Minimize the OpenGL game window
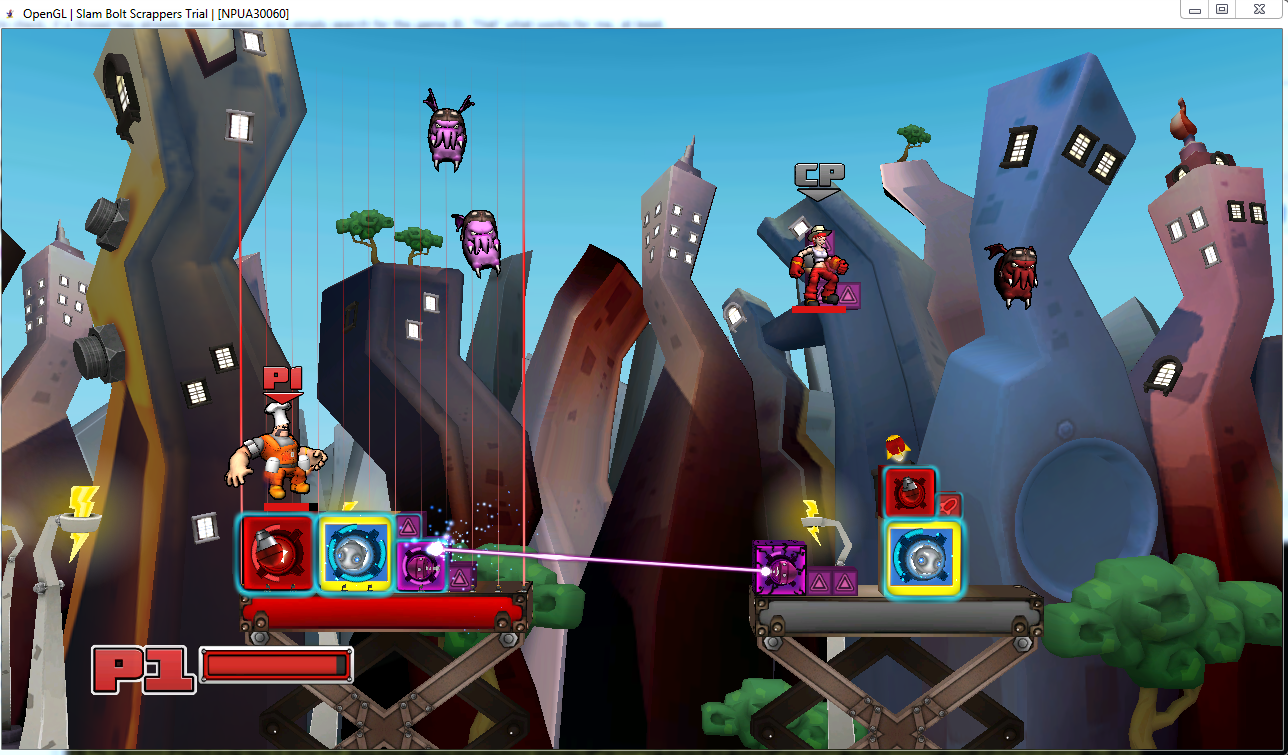The image size is (1288, 755). pyautogui.click(x=1194, y=9)
